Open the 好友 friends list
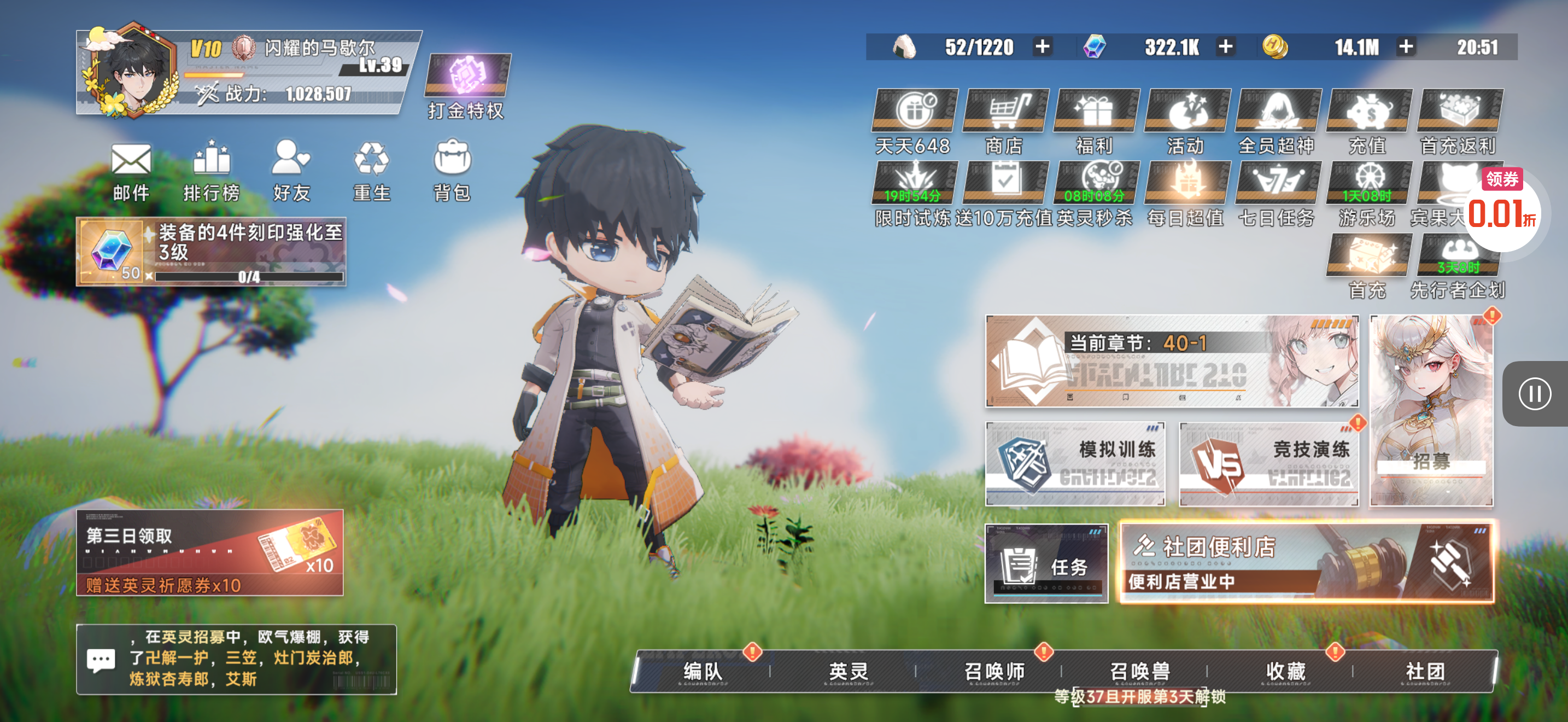The height and width of the screenshot is (722, 1568). pyautogui.click(x=291, y=171)
